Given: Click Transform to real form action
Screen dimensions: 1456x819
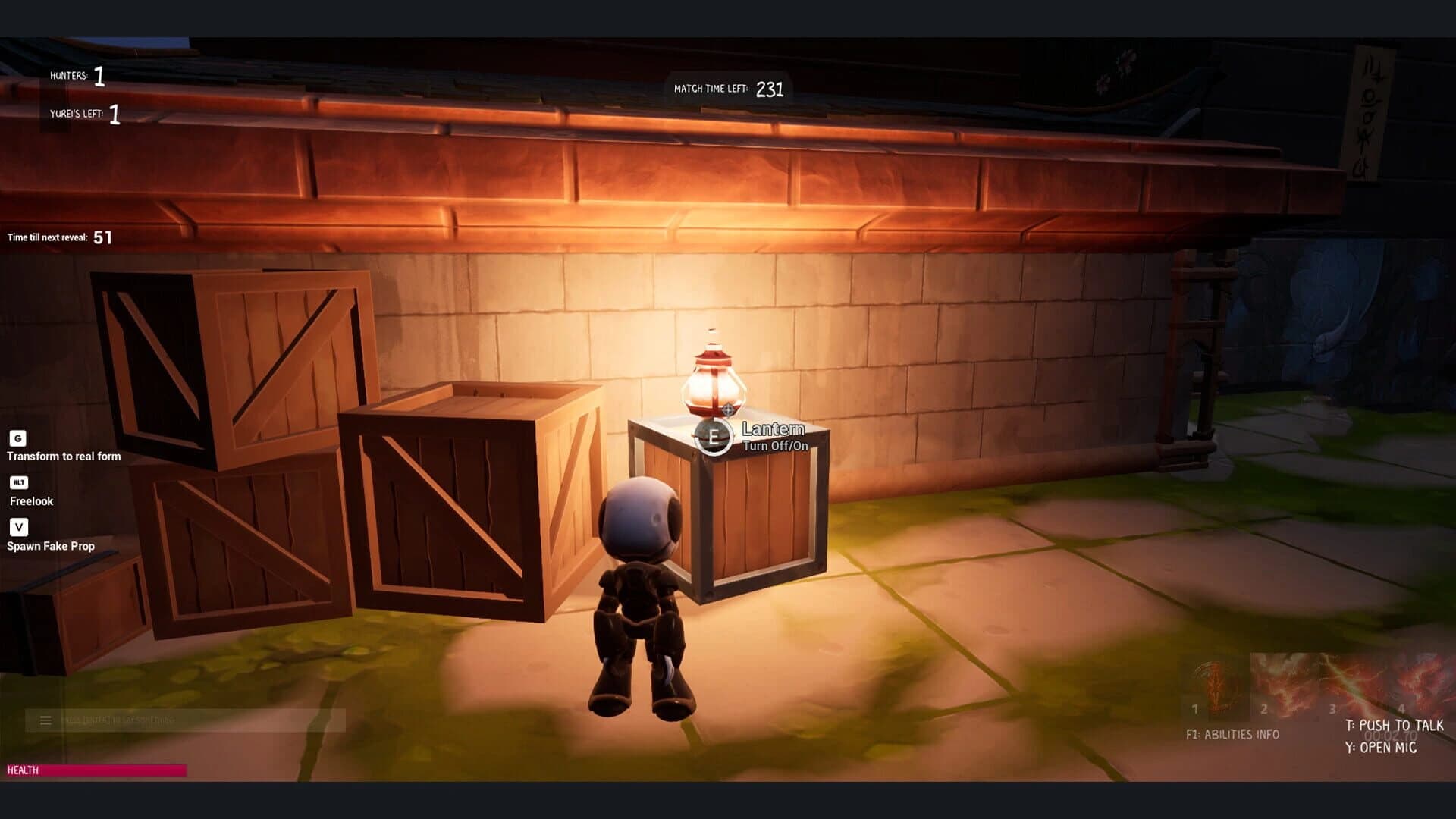Looking at the screenshot, I should [x=64, y=456].
